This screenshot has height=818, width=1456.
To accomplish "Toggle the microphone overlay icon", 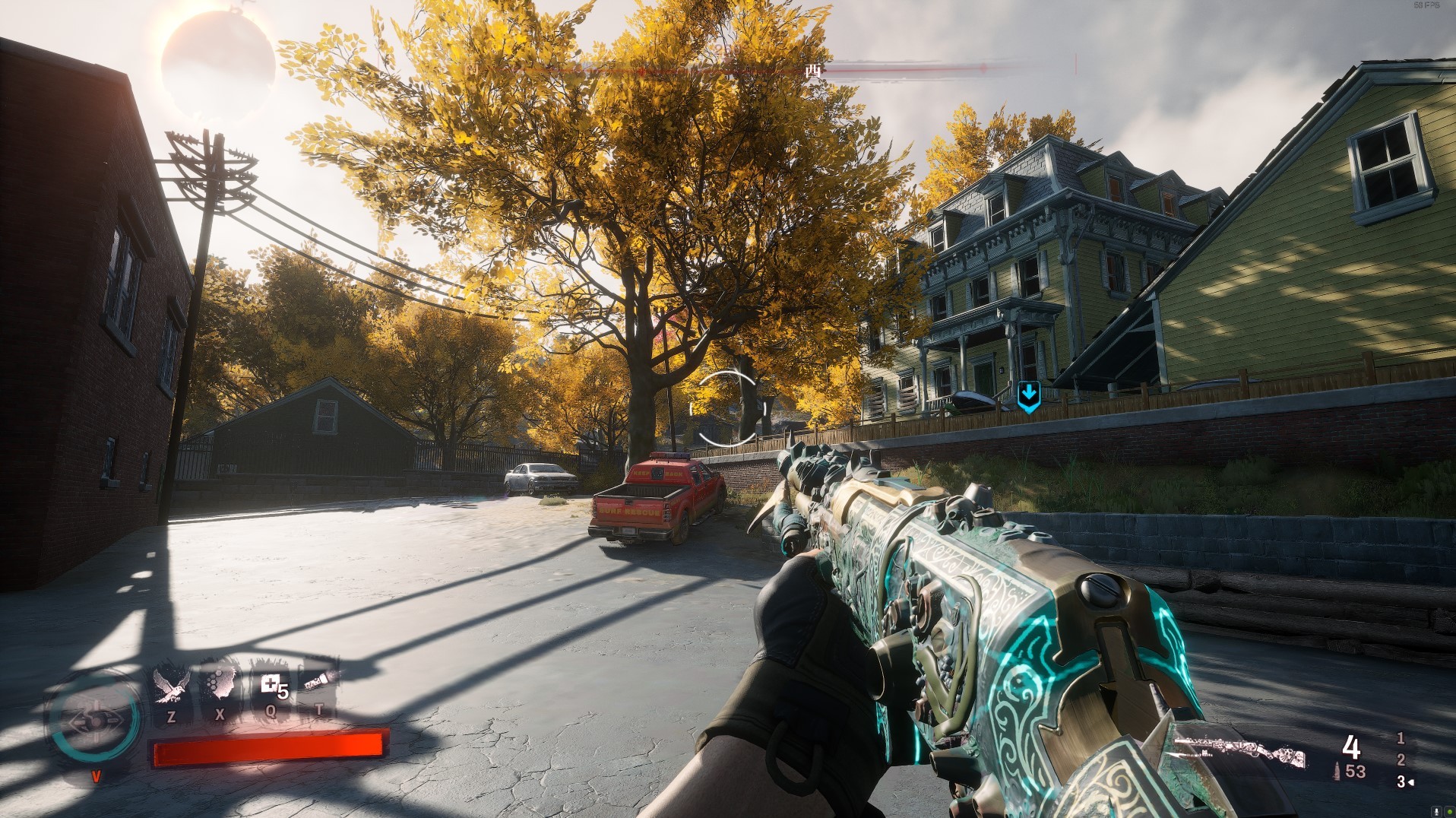I will (1437, 810).
